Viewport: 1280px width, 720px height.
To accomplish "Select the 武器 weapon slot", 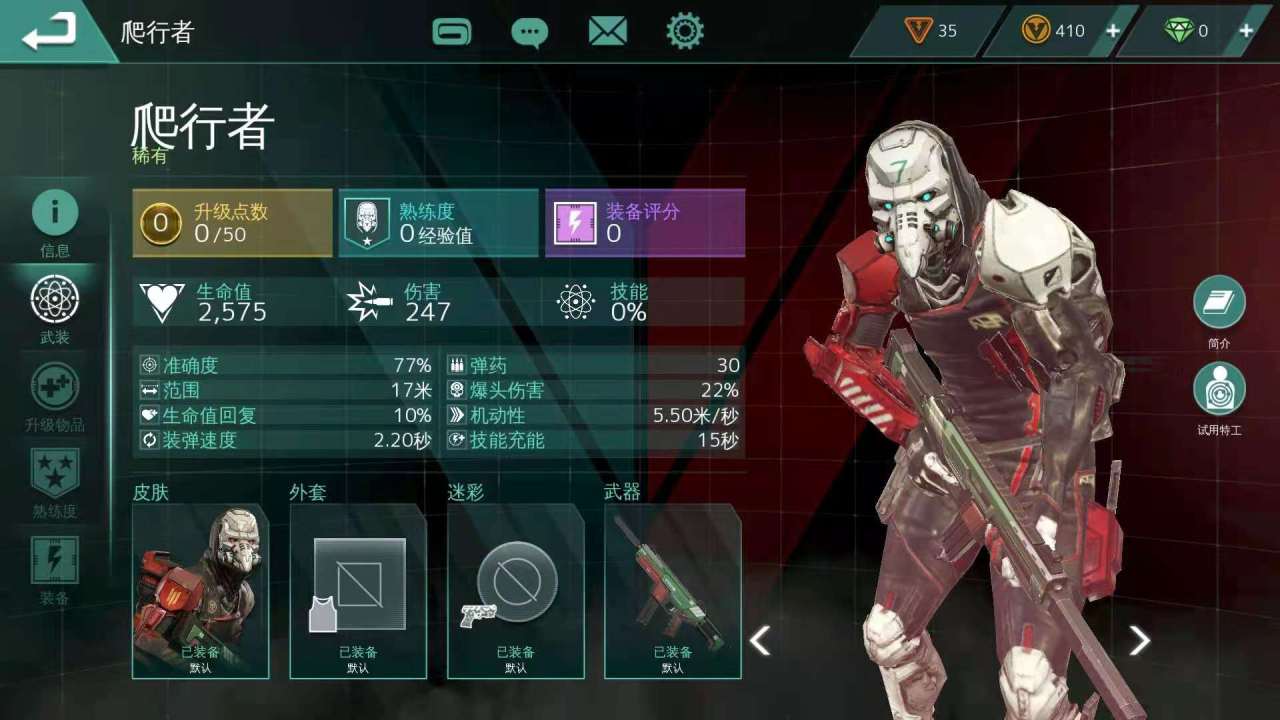I will [672, 591].
